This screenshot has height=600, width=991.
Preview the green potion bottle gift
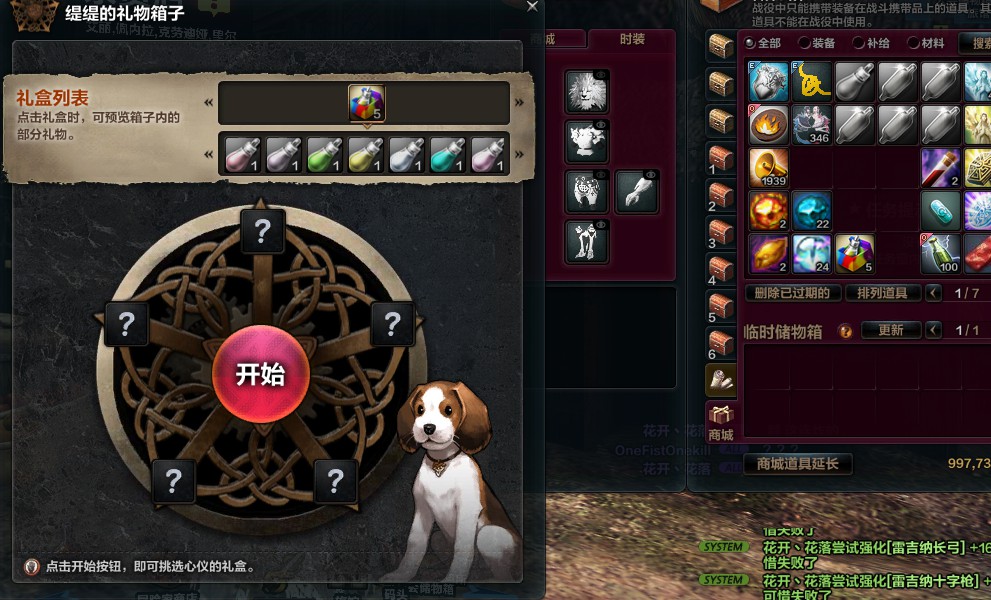pyautogui.click(x=324, y=154)
